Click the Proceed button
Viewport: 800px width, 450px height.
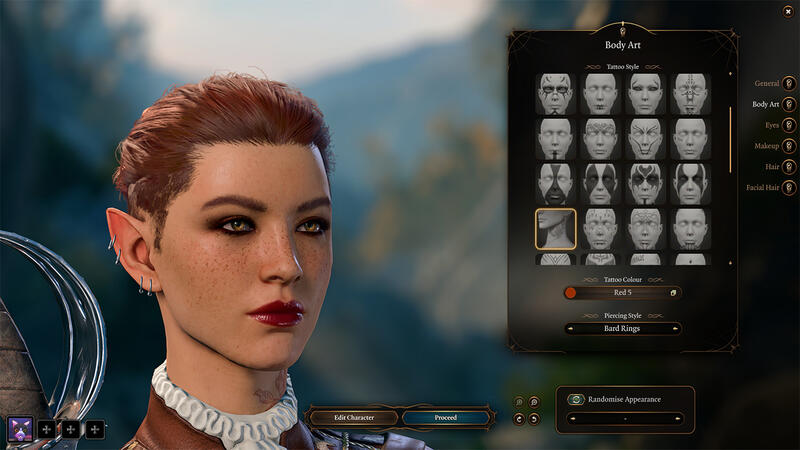point(446,417)
